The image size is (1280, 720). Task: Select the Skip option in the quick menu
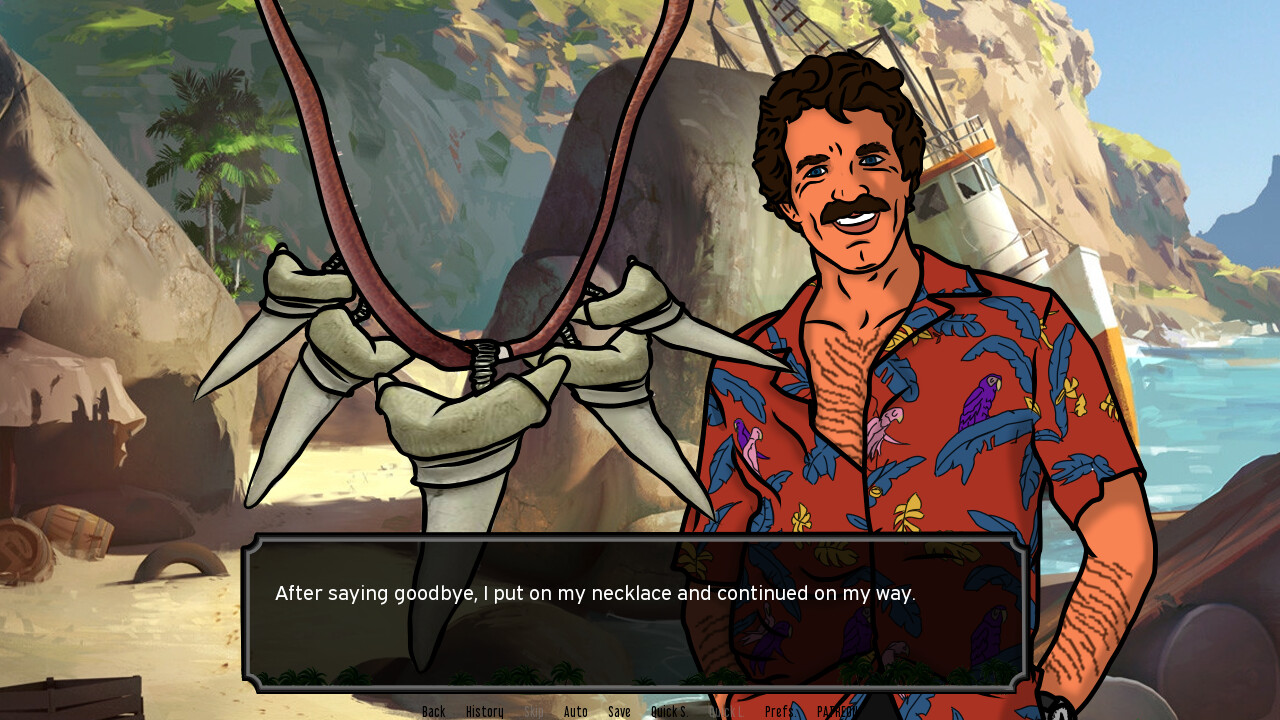(534, 711)
